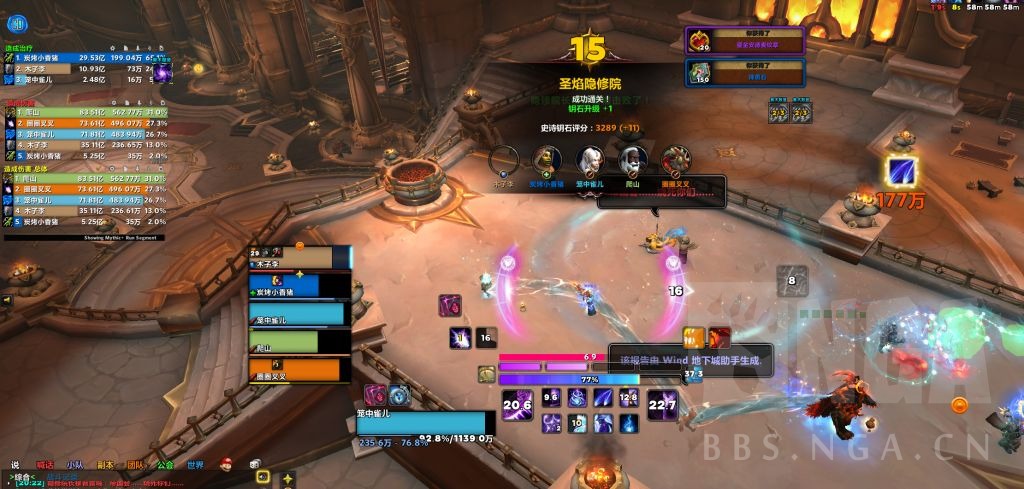Click the 圈圈叉叉 portrait in completion panel

tap(675, 158)
